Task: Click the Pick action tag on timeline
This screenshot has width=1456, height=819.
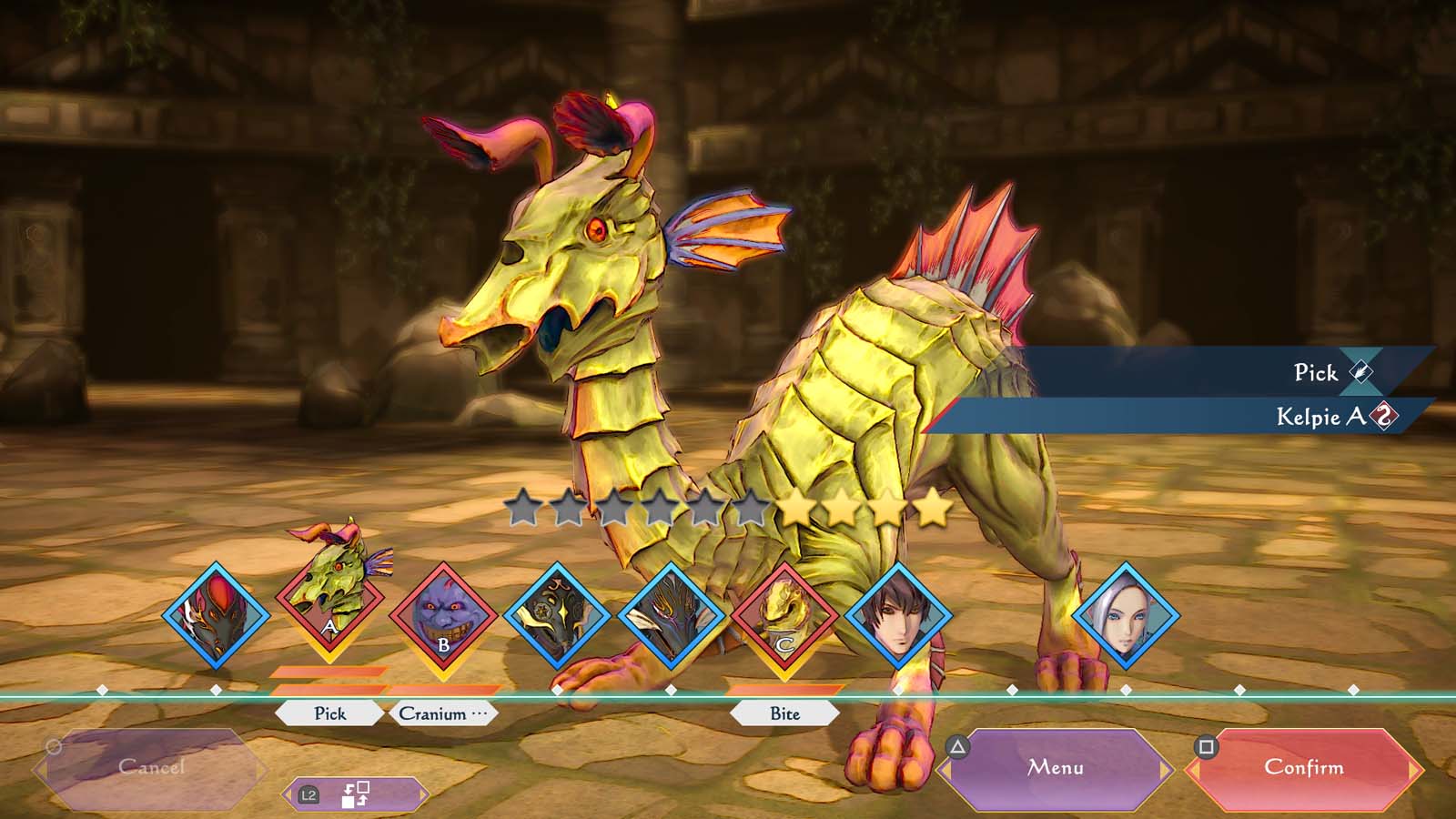Action: 329,713
